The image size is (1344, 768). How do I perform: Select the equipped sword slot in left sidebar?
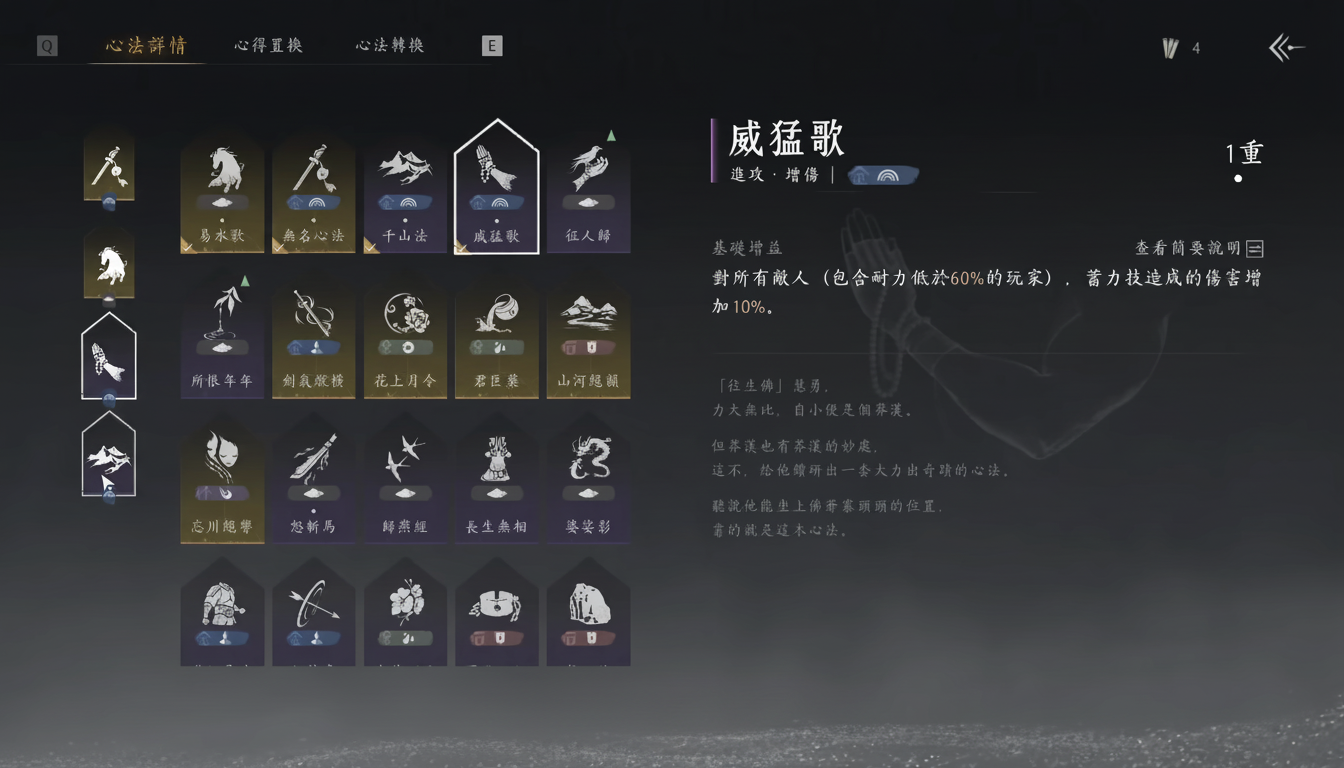pos(109,165)
